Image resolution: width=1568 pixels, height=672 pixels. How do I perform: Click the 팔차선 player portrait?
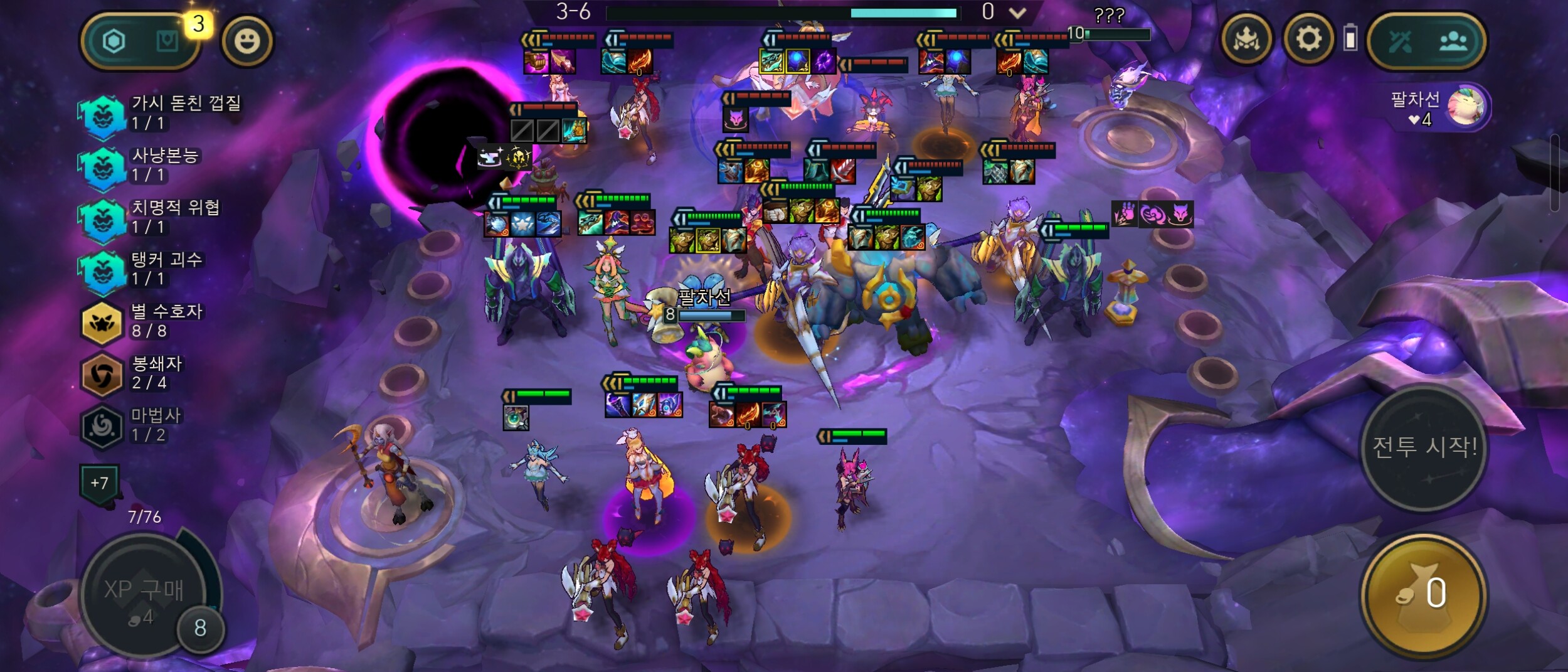tap(1465, 107)
